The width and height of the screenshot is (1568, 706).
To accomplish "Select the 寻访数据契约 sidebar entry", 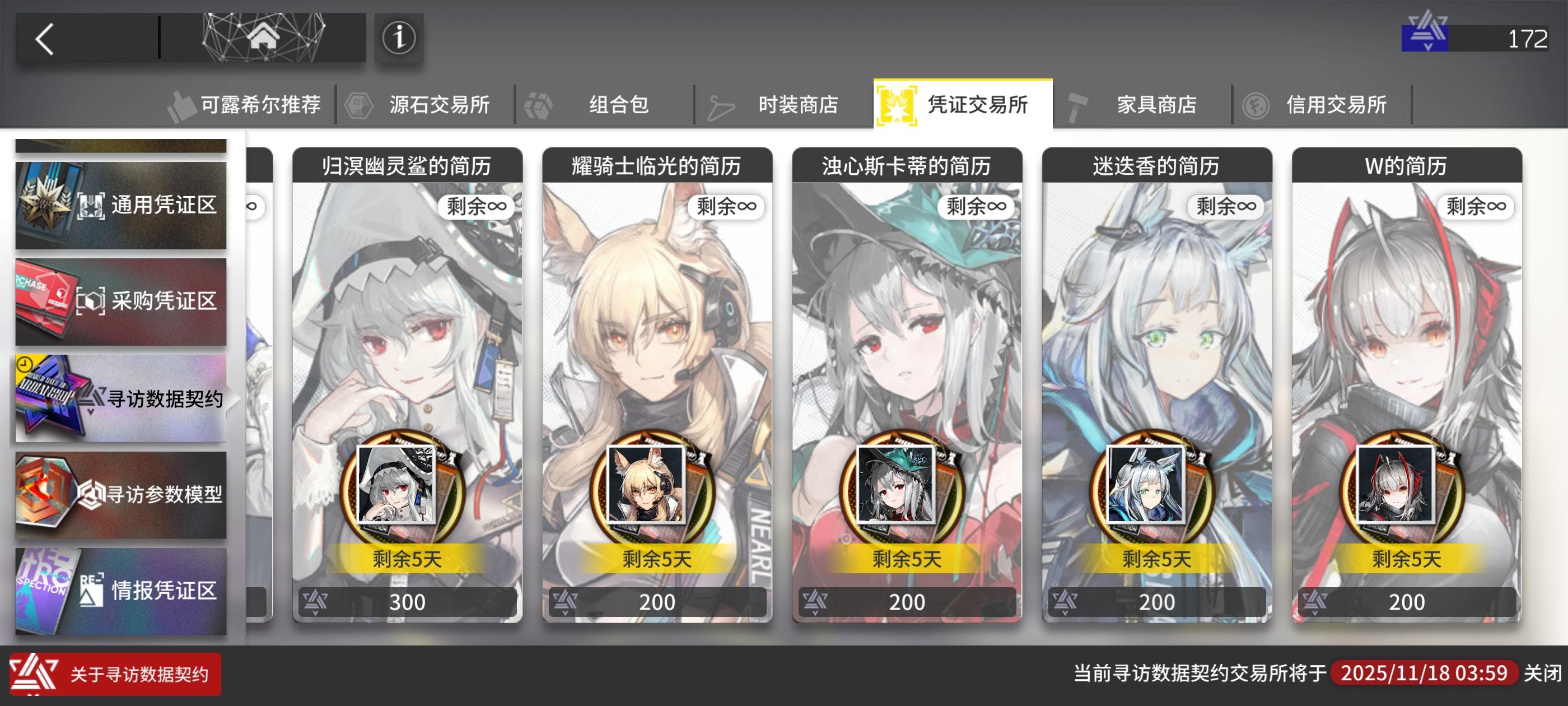I will pyautogui.click(x=122, y=399).
